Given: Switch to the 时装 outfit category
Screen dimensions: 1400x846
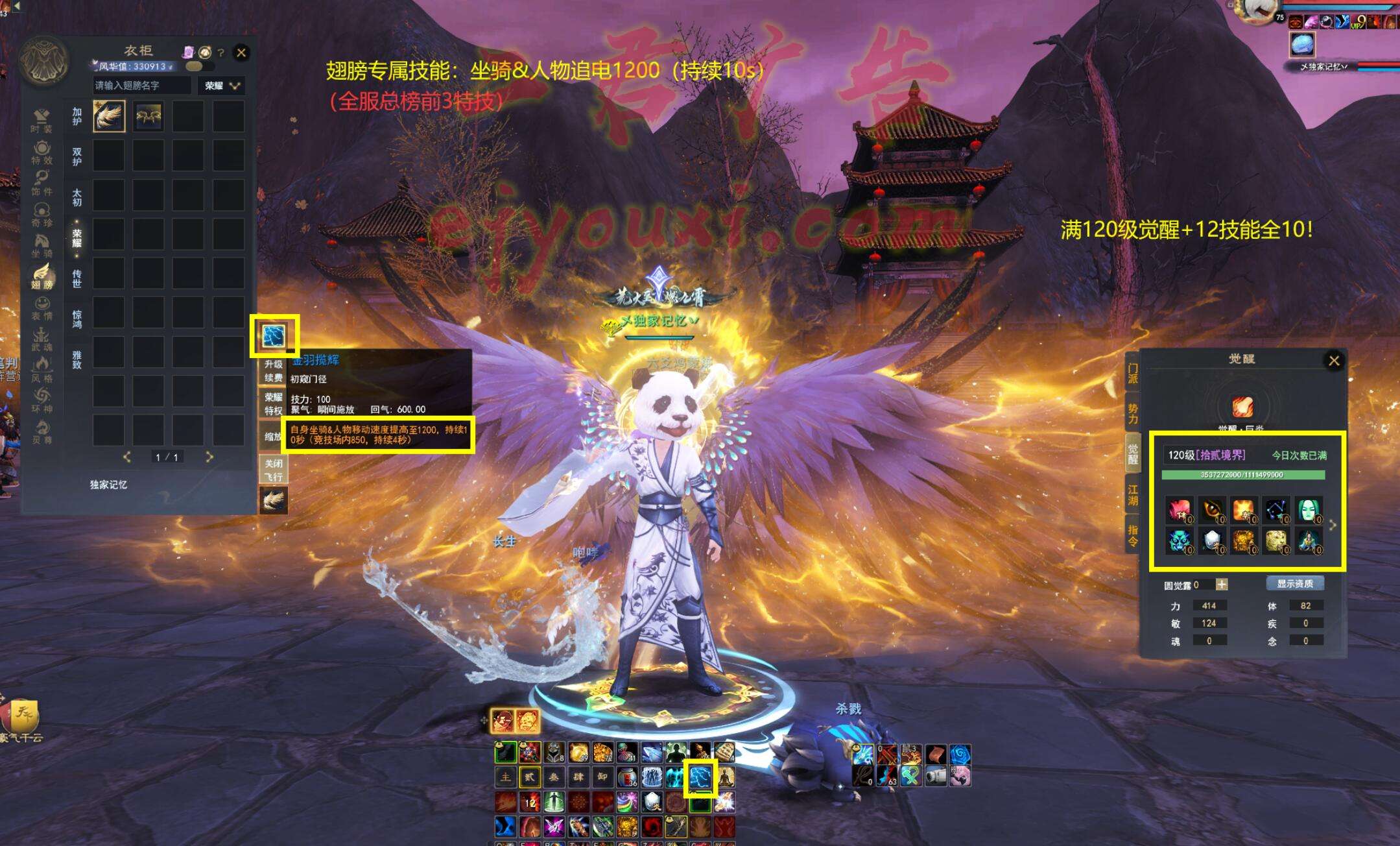Looking at the screenshot, I should (x=42, y=121).
